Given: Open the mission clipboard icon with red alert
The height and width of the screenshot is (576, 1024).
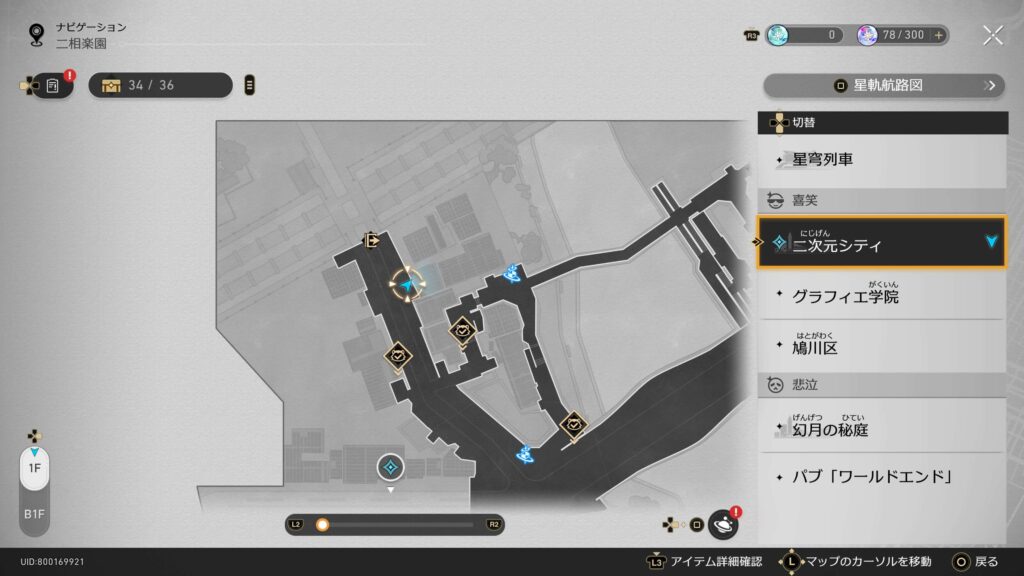Looking at the screenshot, I should tap(52, 85).
